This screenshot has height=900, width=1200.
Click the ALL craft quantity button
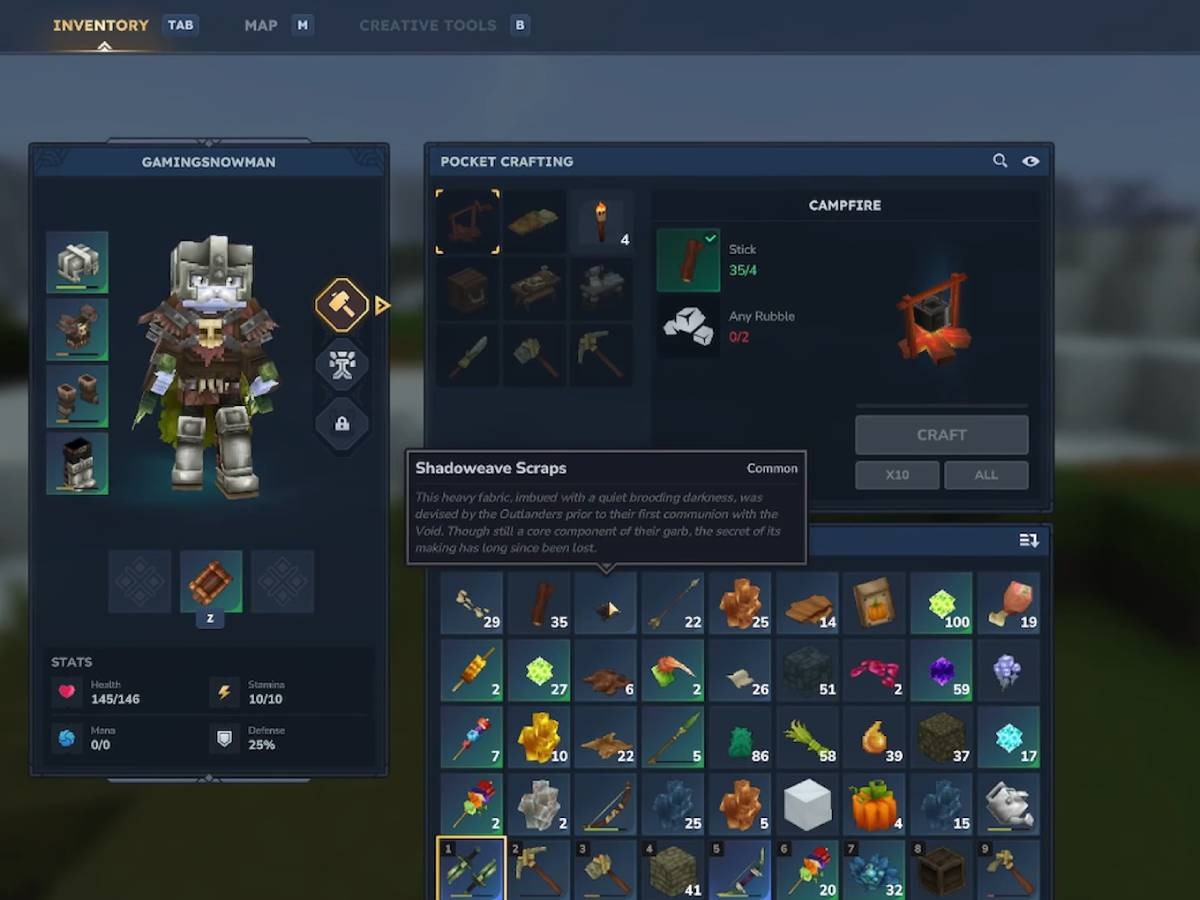pos(986,475)
